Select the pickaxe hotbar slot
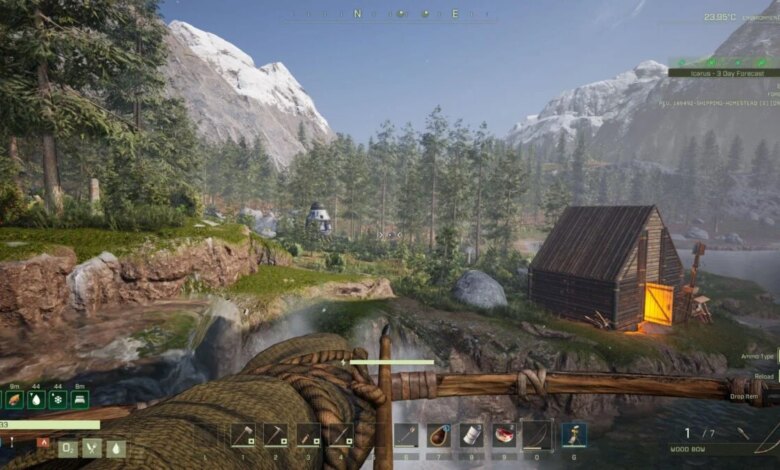The image size is (780, 470). pos(276,435)
